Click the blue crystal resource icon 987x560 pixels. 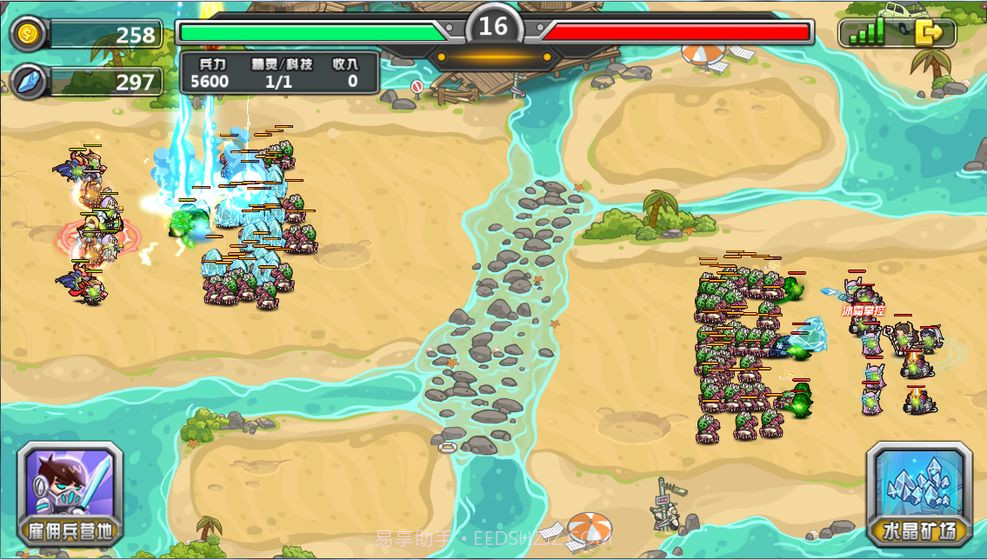28,81
